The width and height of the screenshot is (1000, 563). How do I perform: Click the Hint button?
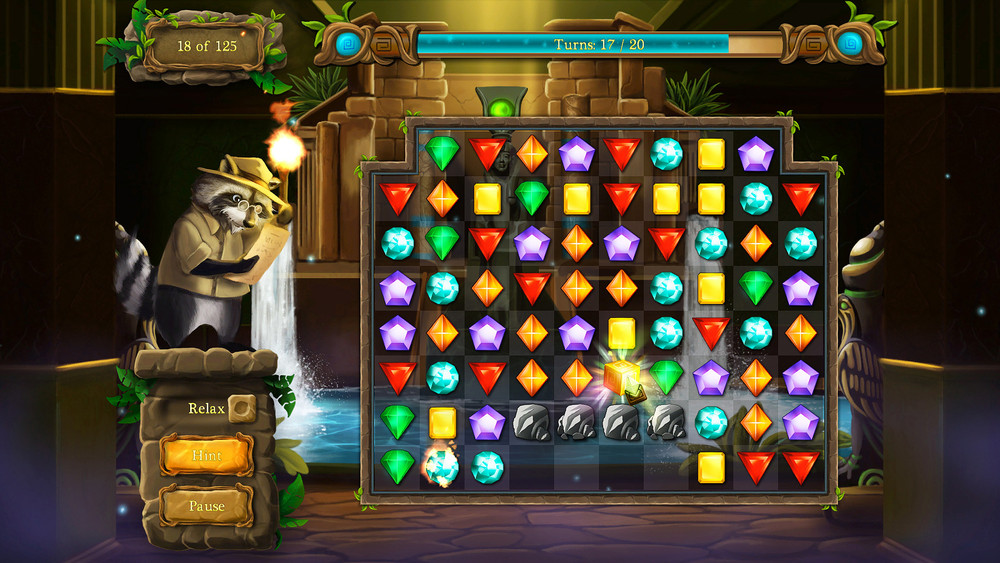coord(206,455)
